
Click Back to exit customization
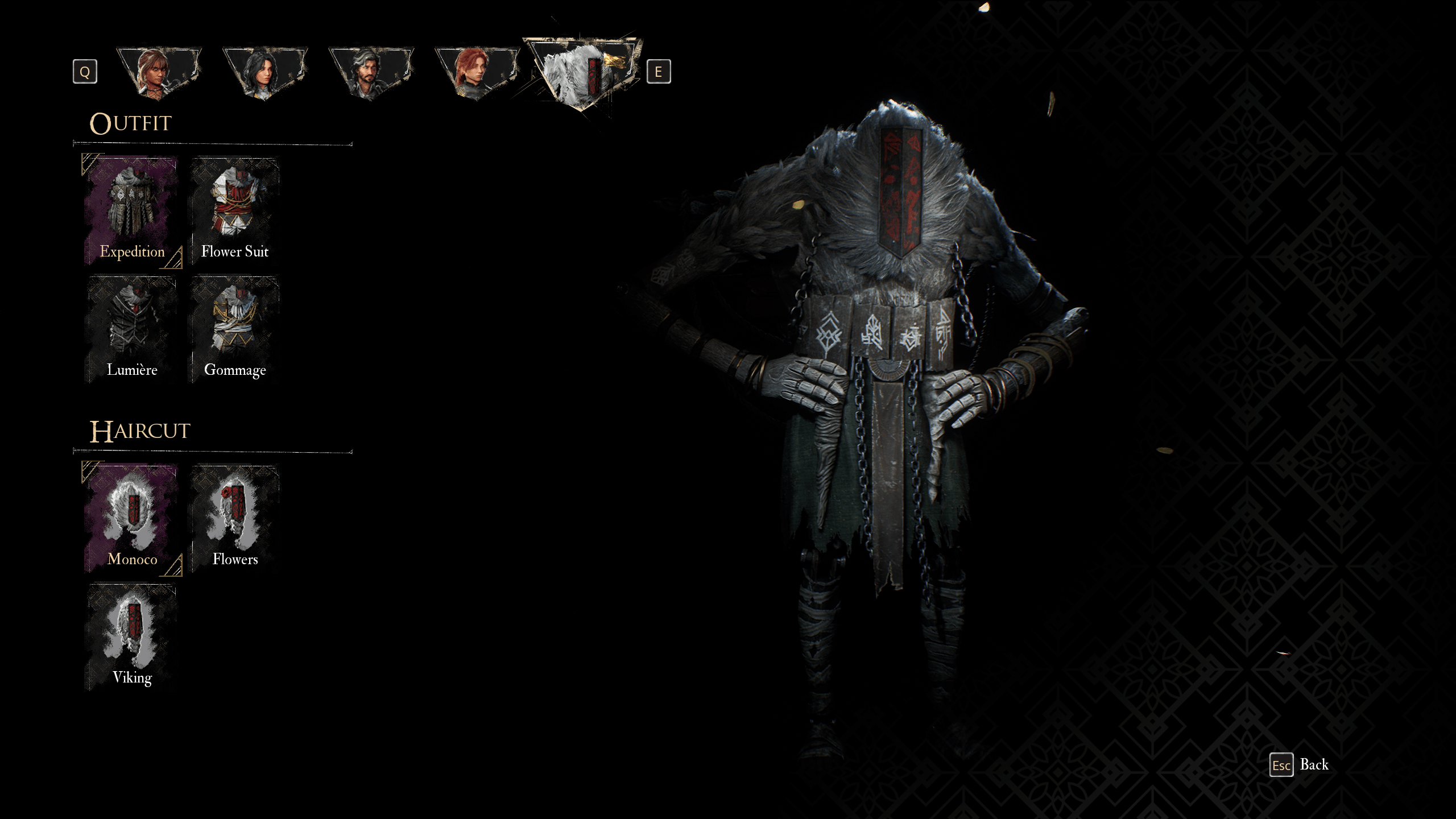click(1314, 764)
